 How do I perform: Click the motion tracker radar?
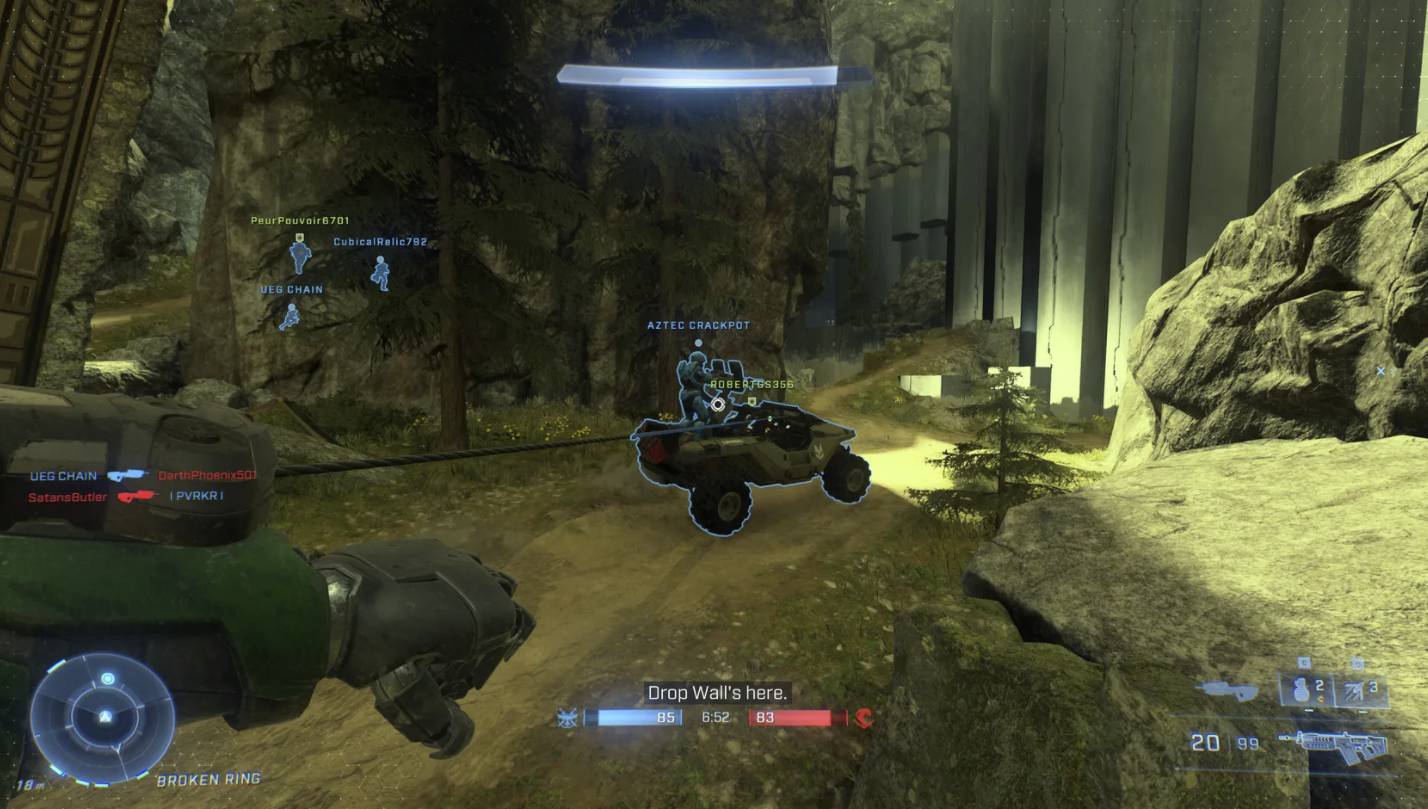coord(102,717)
